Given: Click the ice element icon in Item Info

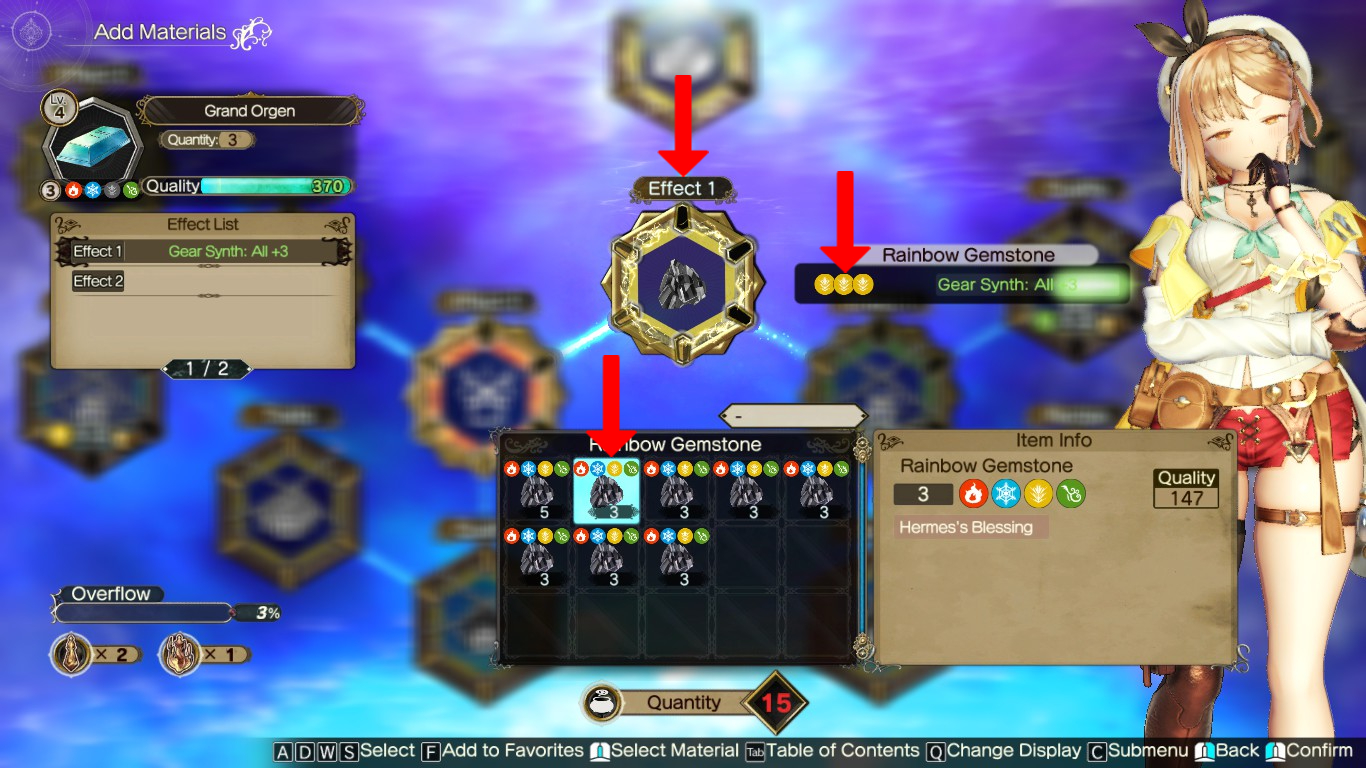Looking at the screenshot, I should pyautogui.click(x=1005, y=493).
